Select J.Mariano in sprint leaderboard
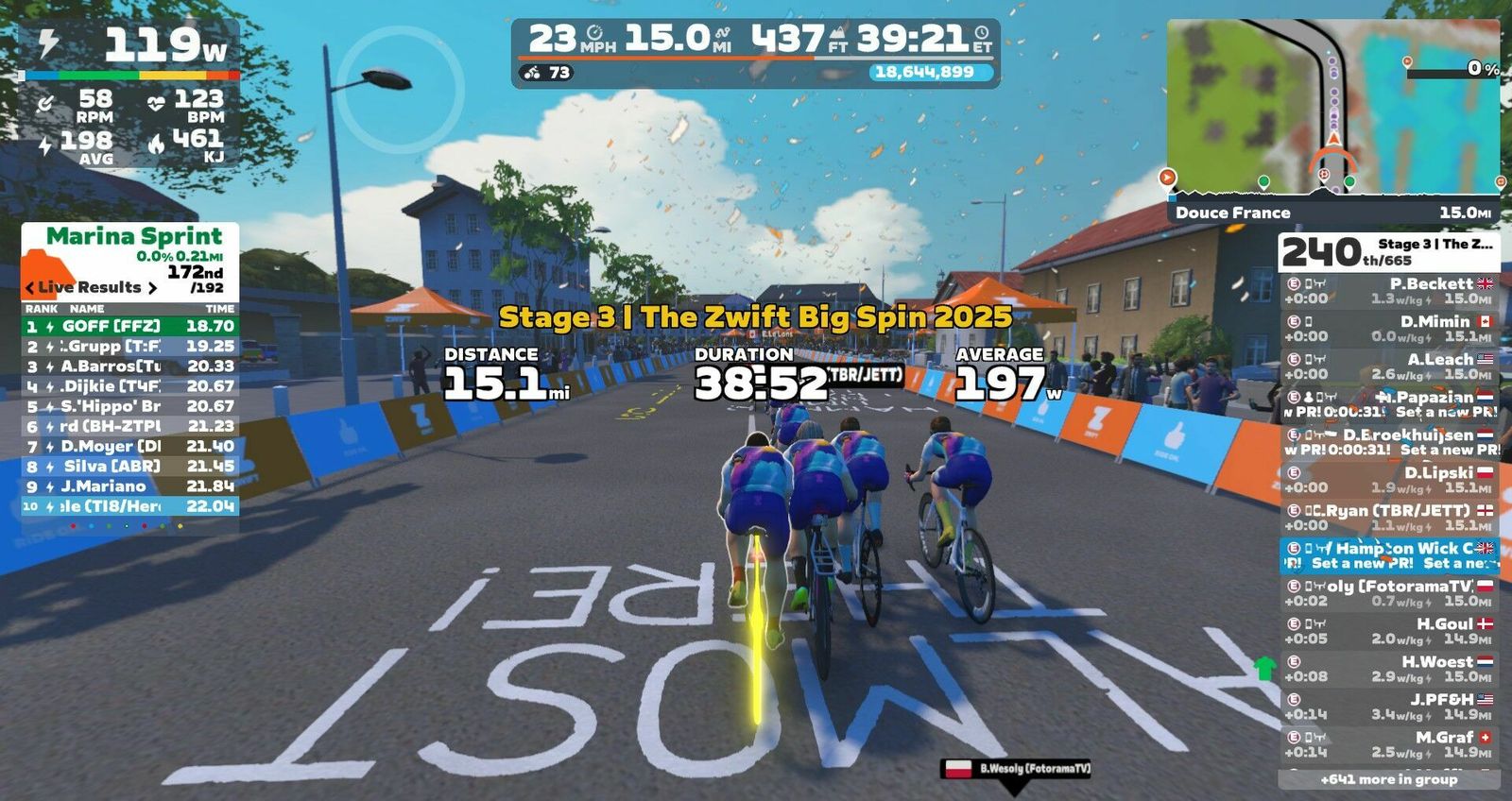The width and height of the screenshot is (1512, 801). [x=129, y=486]
